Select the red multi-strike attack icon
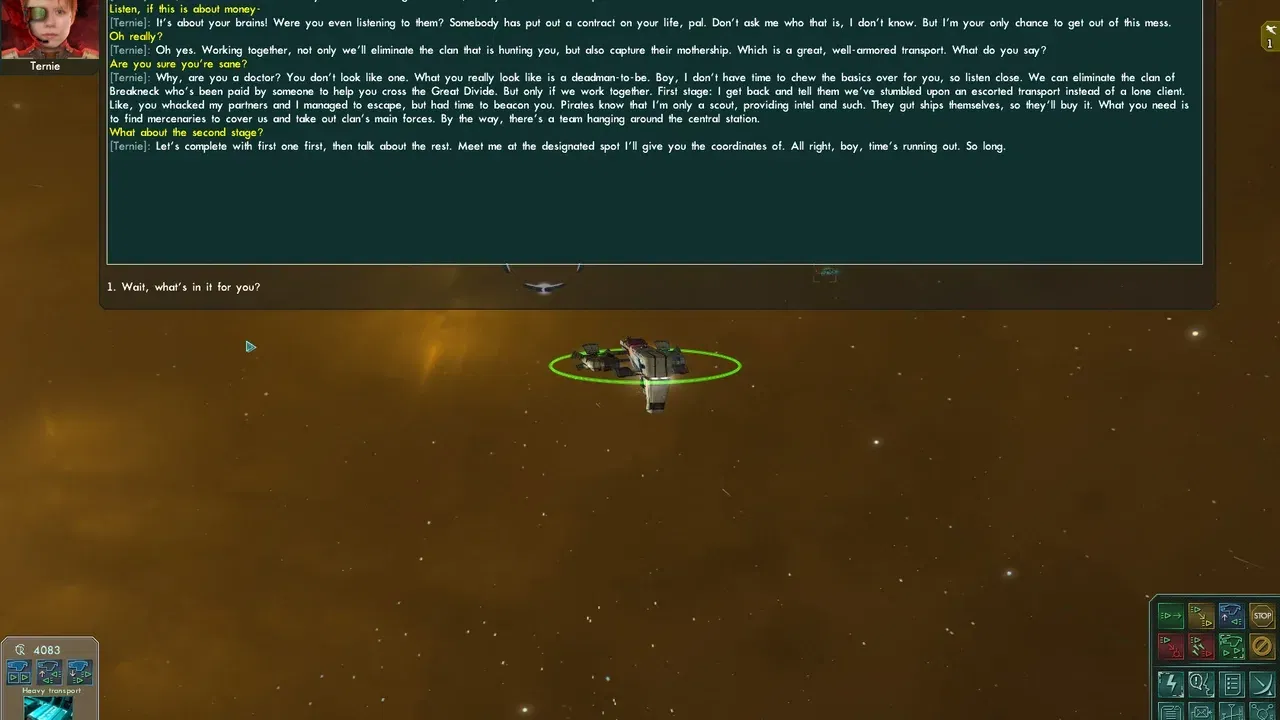Image resolution: width=1280 pixels, height=720 pixels. (1200, 646)
